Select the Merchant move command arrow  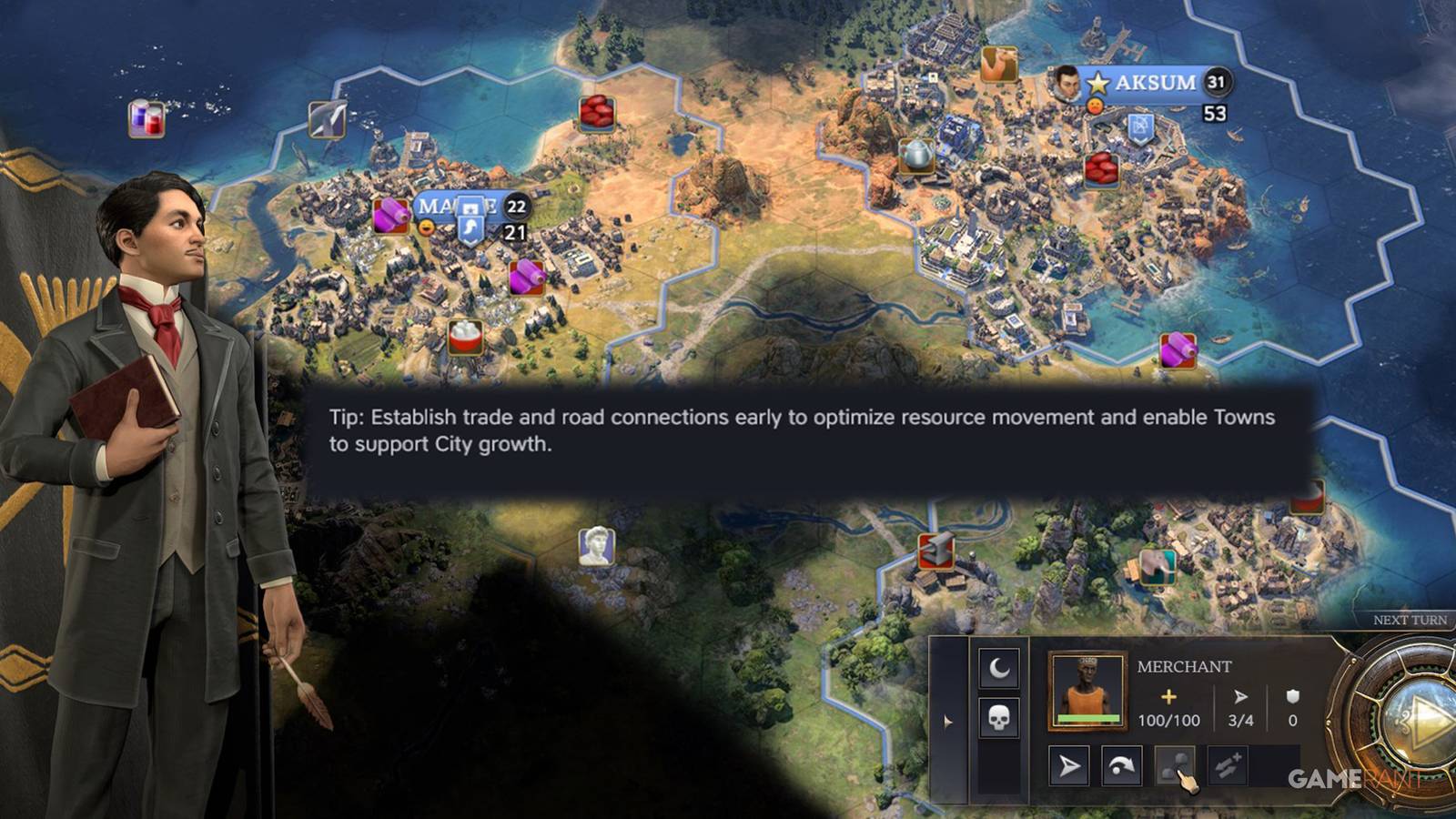tap(1070, 767)
